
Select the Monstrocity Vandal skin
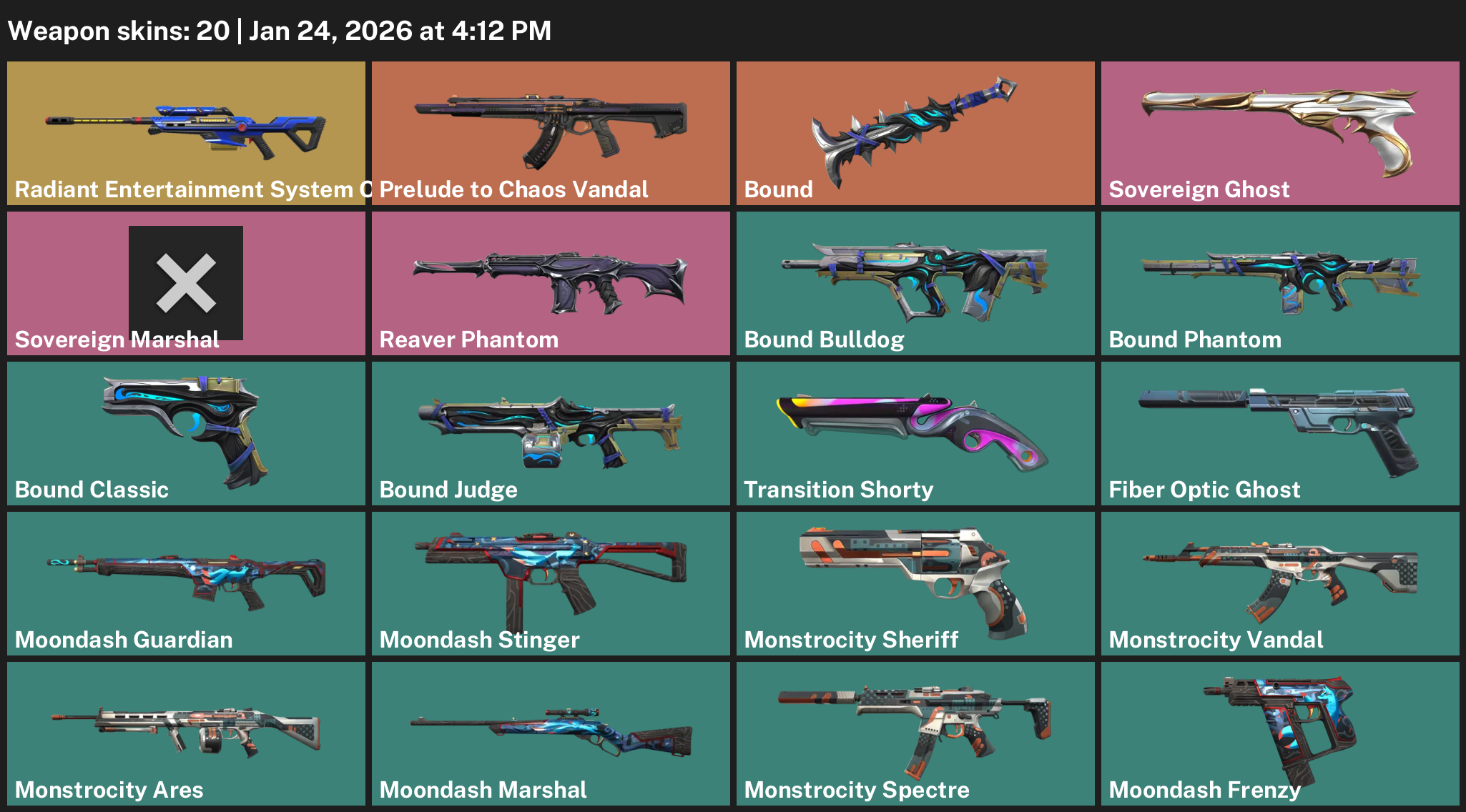point(1280,583)
